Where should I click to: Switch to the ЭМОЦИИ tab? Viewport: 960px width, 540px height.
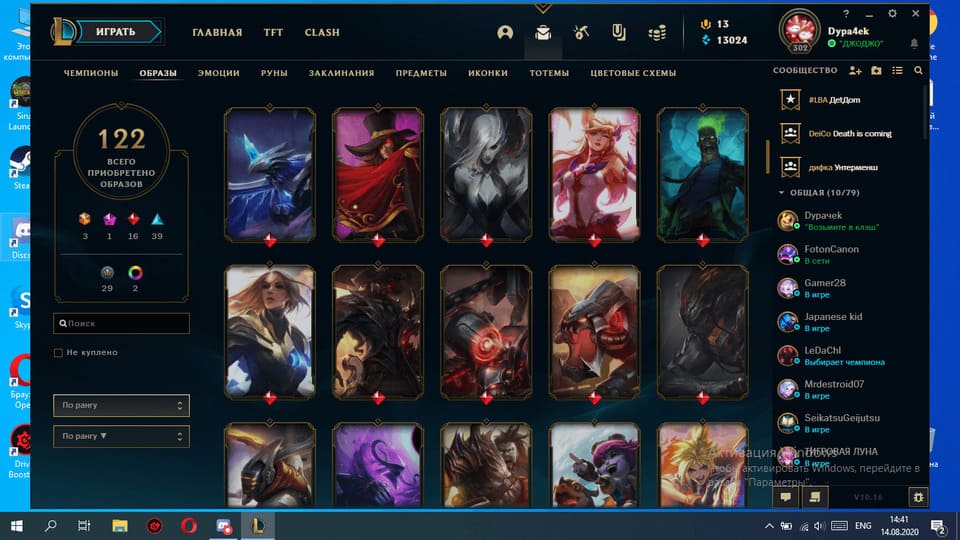(218, 73)
